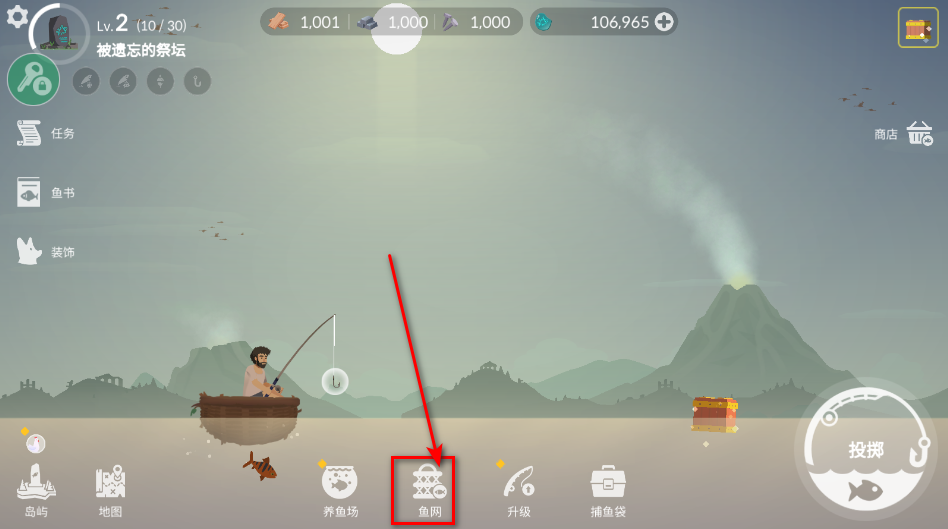Add more gems with plus button

664,21
